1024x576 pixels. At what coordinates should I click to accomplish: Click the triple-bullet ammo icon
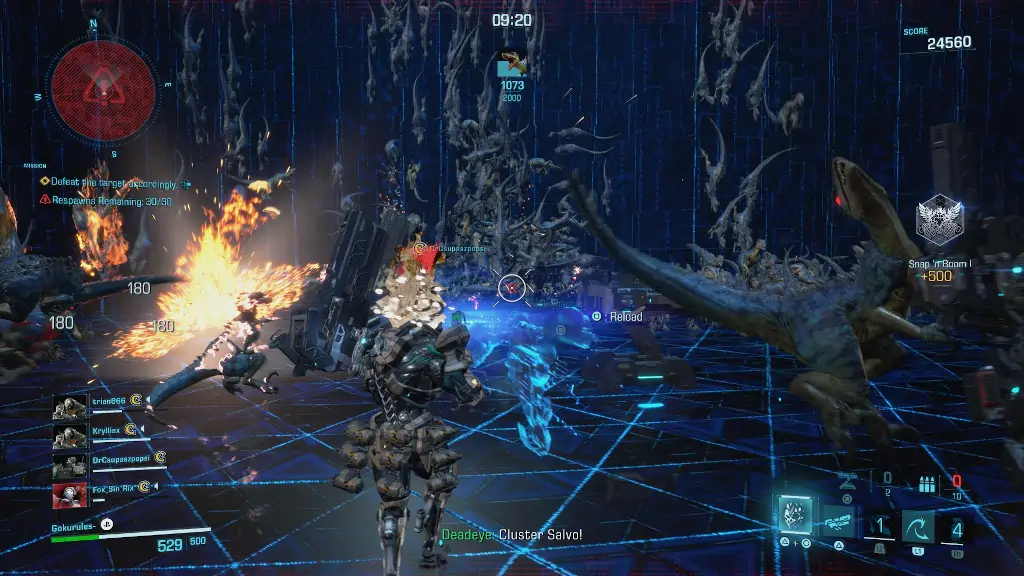[927, 483]
